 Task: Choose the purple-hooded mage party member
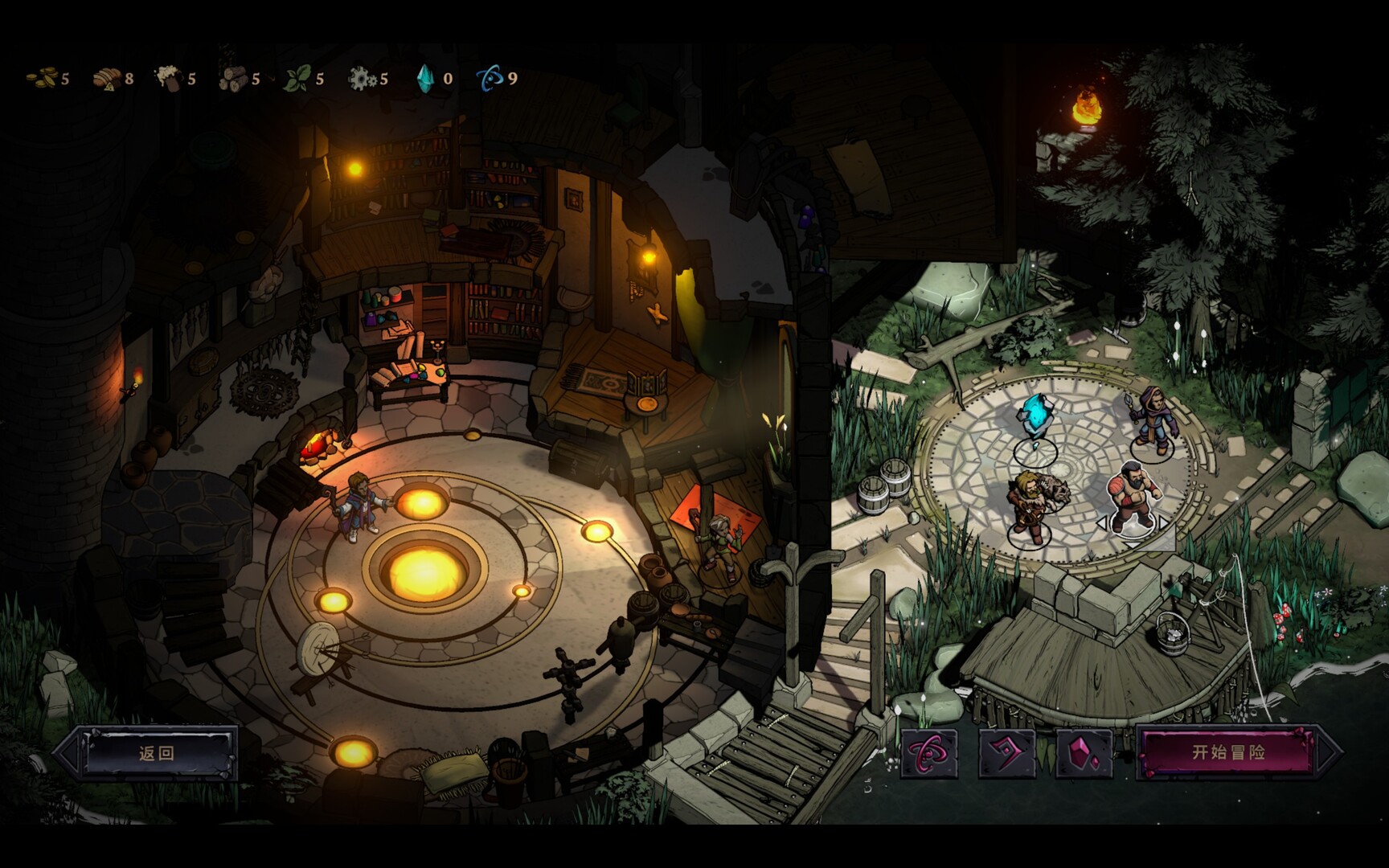coord(1153,420)
